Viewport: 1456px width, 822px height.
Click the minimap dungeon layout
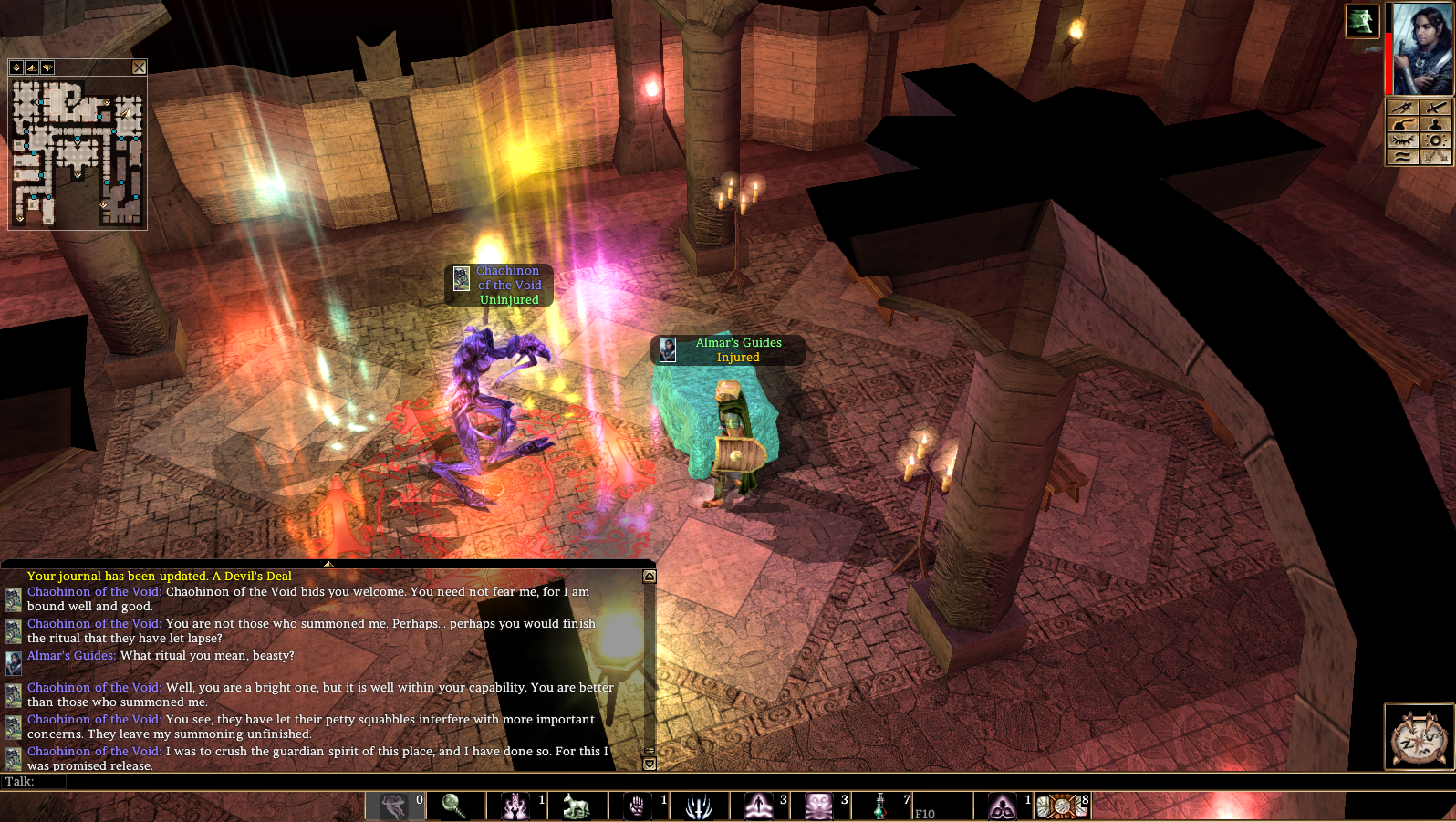click(78, 152)
